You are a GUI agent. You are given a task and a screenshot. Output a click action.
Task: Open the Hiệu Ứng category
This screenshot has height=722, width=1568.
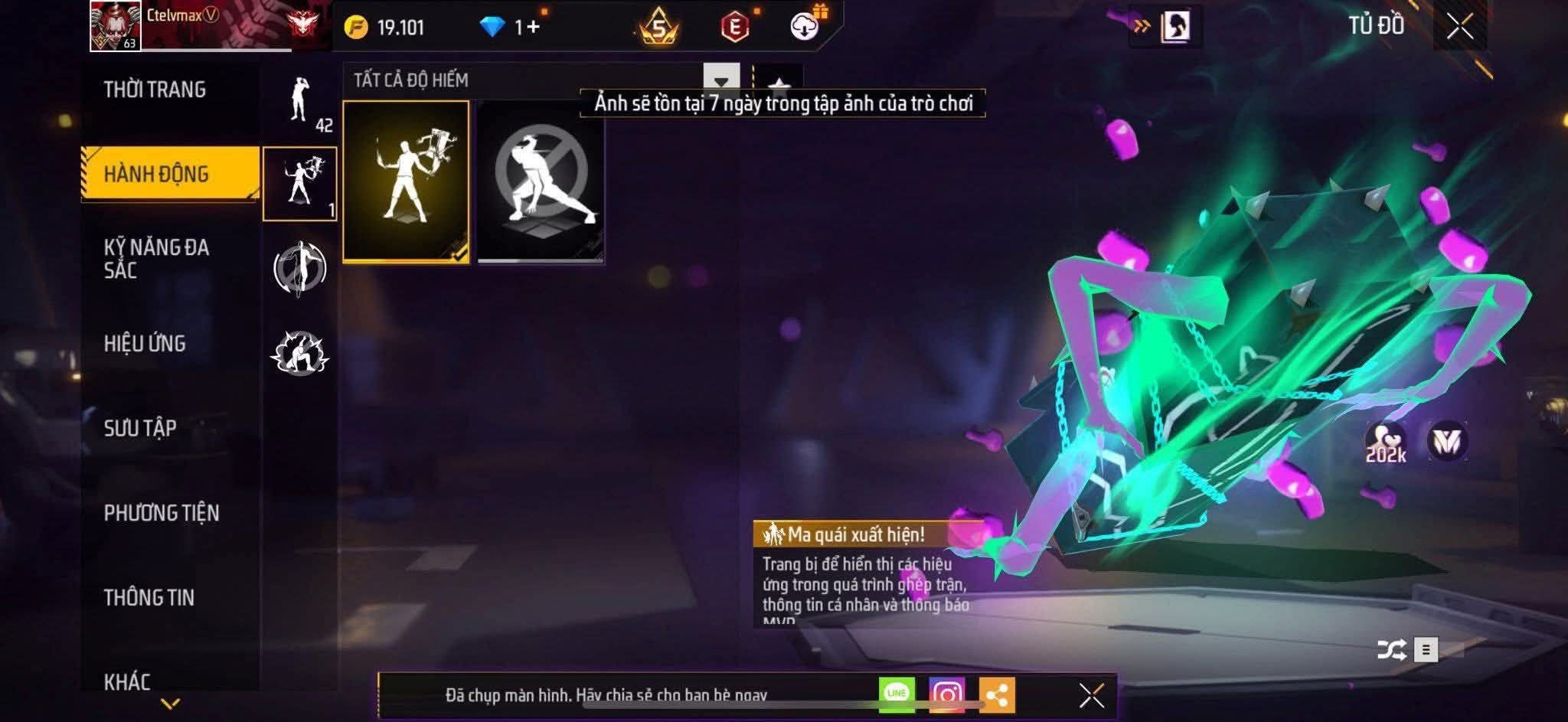click(145, 343)
